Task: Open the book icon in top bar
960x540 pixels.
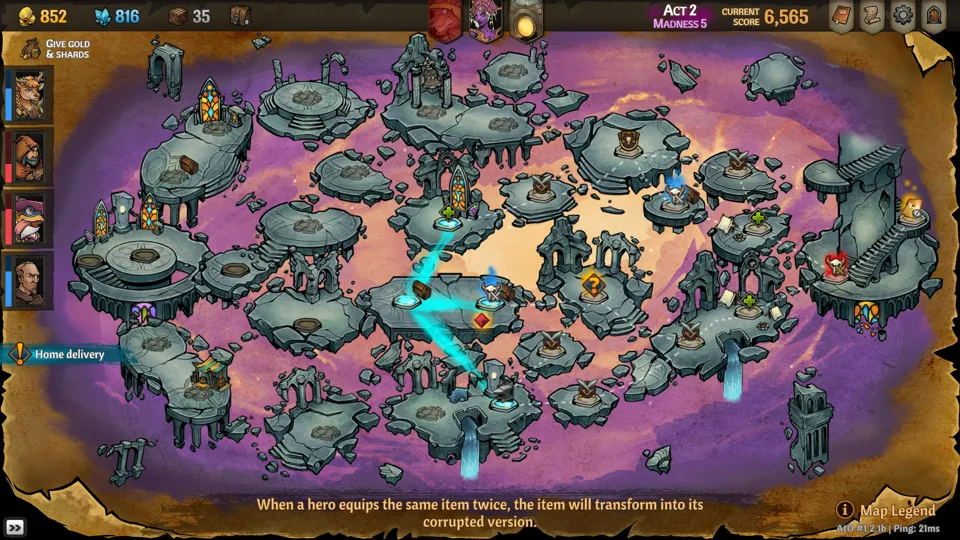Action: 842,16
